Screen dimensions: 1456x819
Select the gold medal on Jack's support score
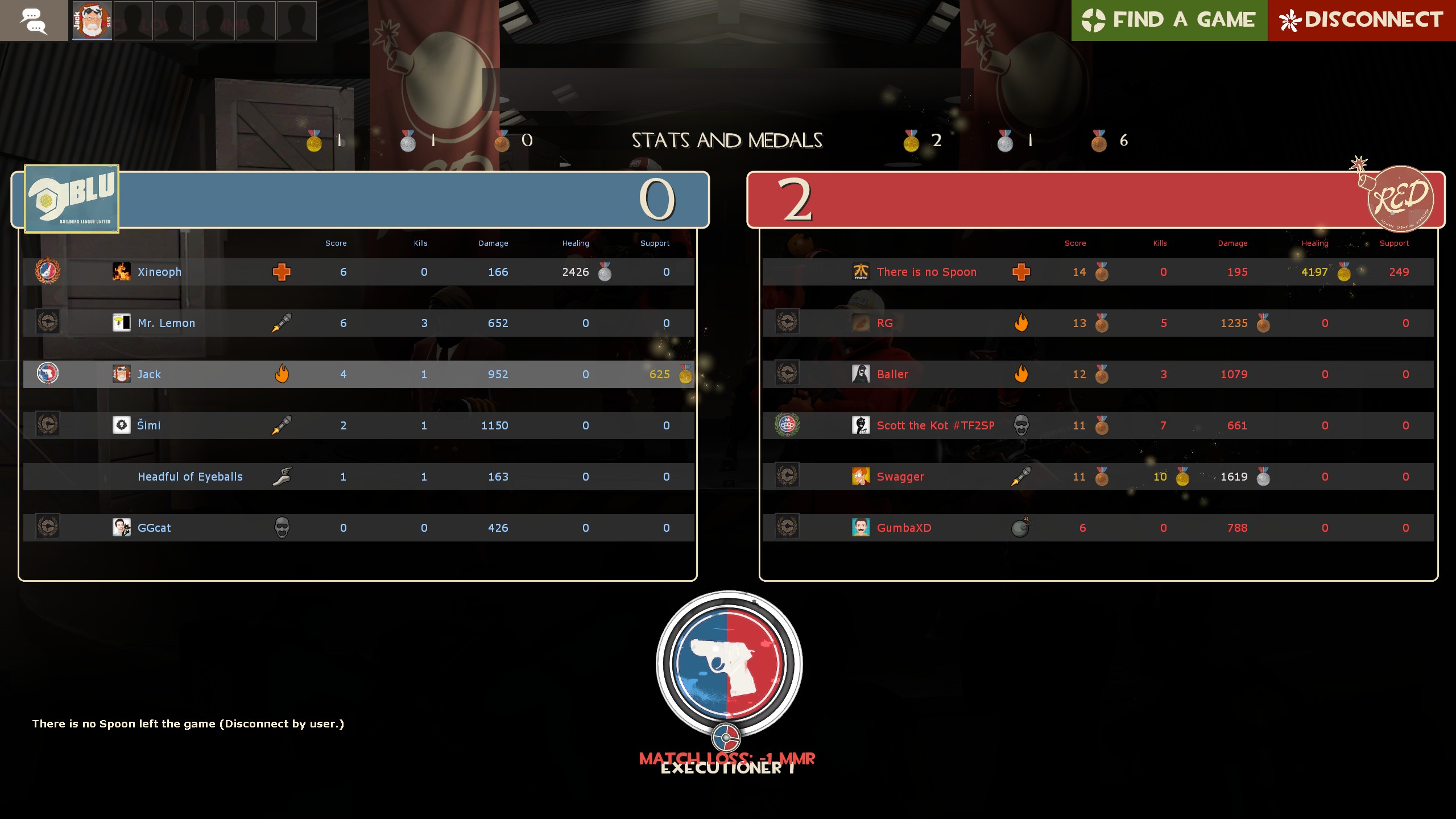685,374
